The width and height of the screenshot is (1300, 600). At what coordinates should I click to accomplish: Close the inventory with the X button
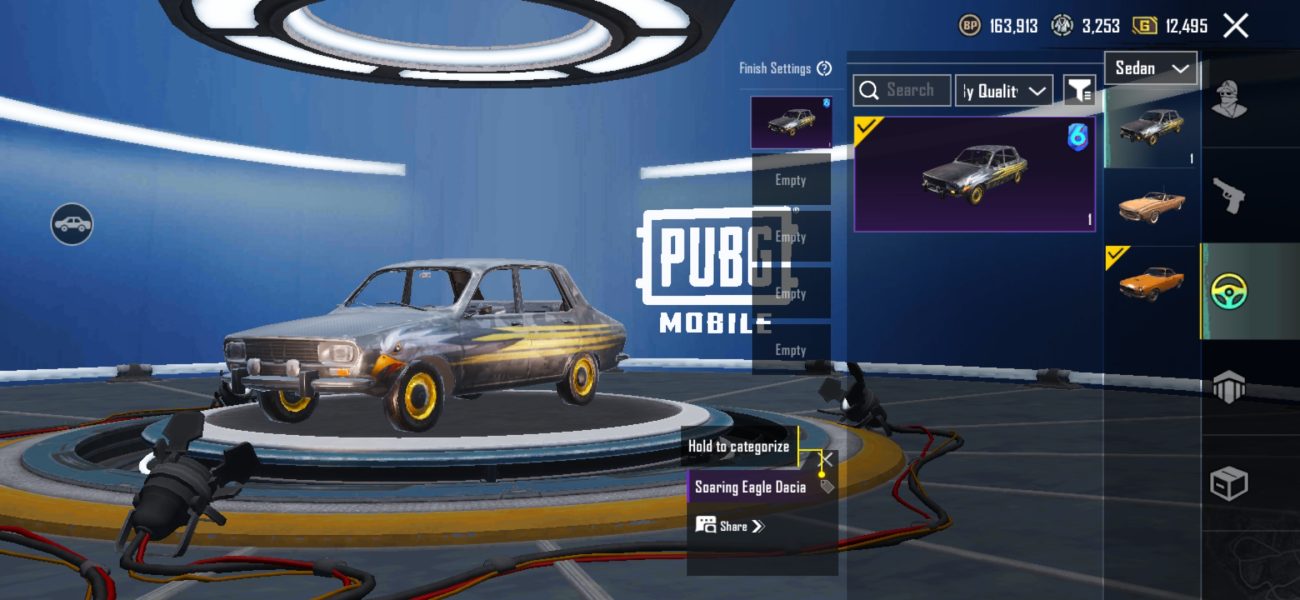(1235, 26)
